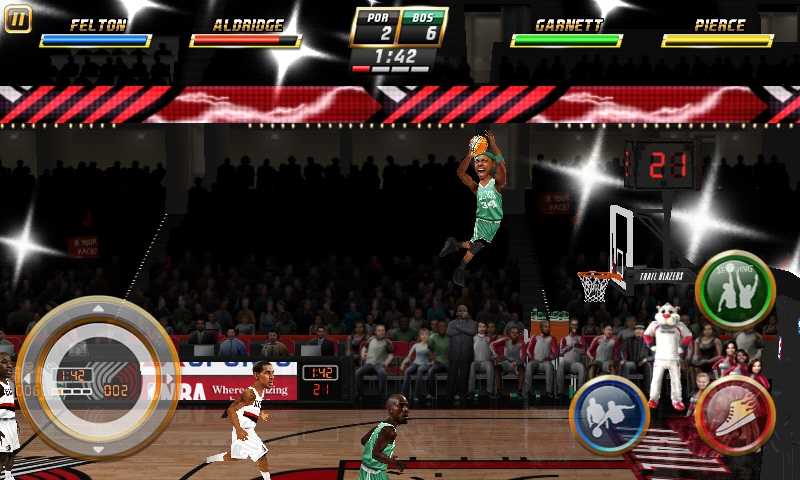Tap the green shoot/block button
The image size is (800, 480).
pyautogui.click(x=735, y=291)
